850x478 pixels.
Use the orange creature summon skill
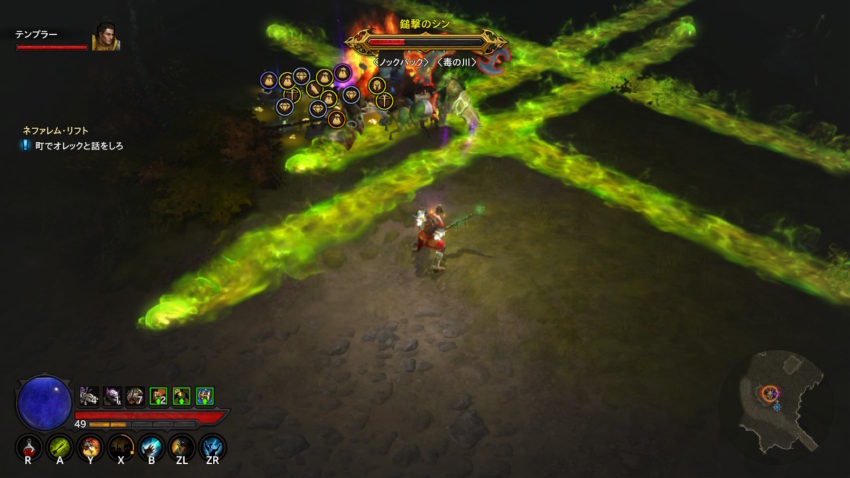tap(90, 447)
